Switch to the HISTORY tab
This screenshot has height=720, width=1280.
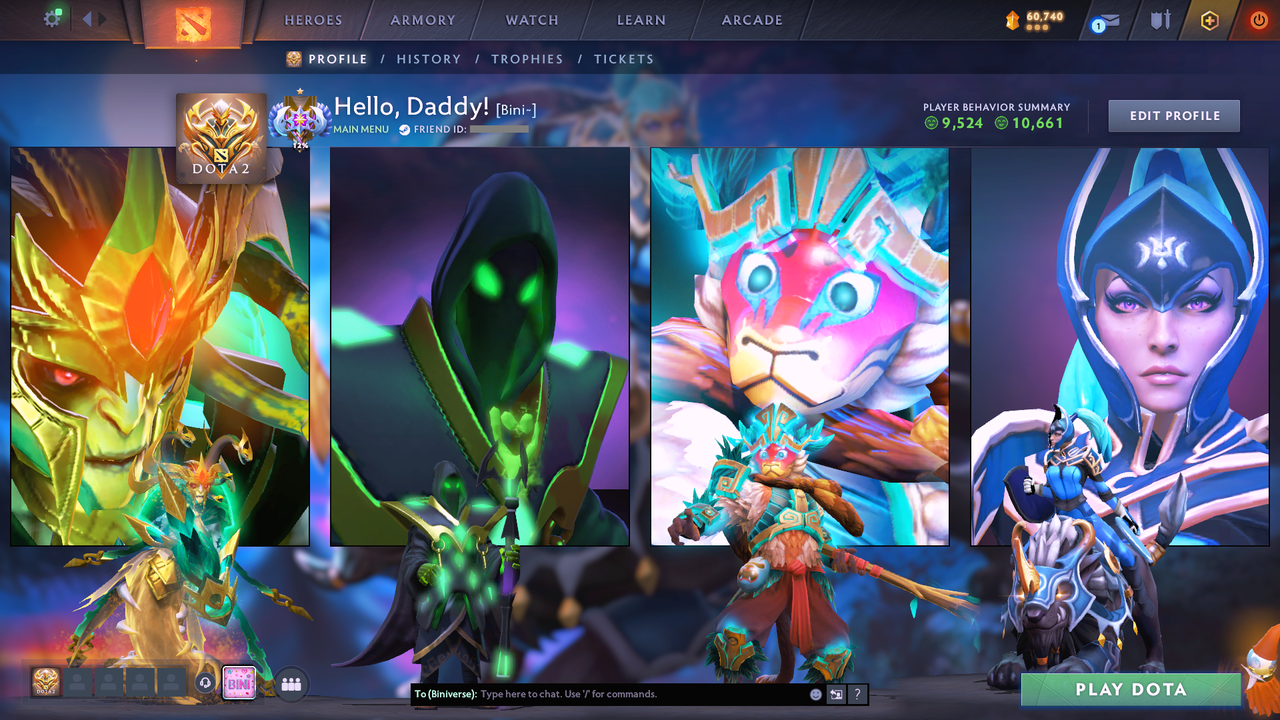[428, 59]
